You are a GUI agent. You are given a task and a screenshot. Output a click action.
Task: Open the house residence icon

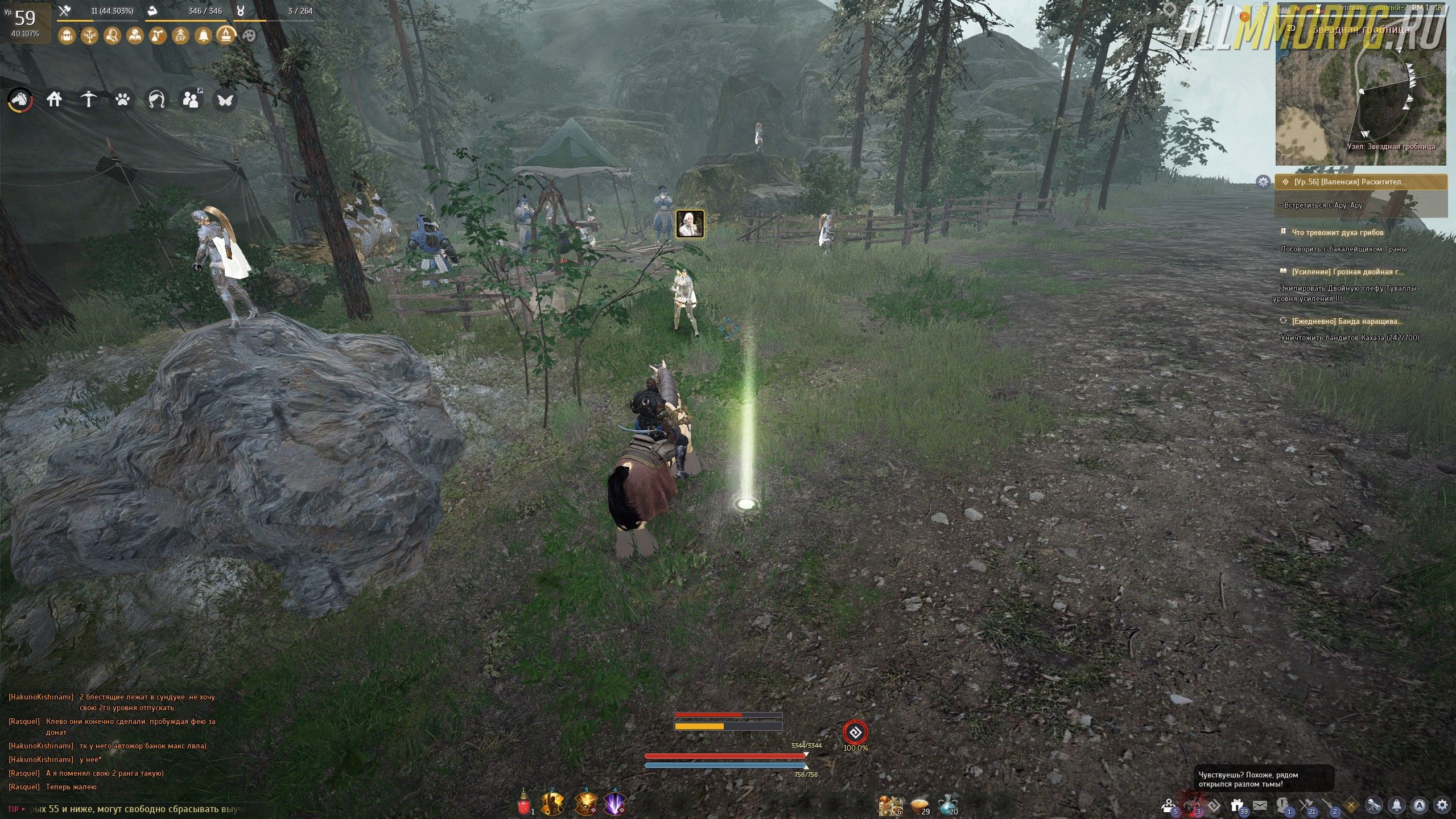tap(54, 100)
